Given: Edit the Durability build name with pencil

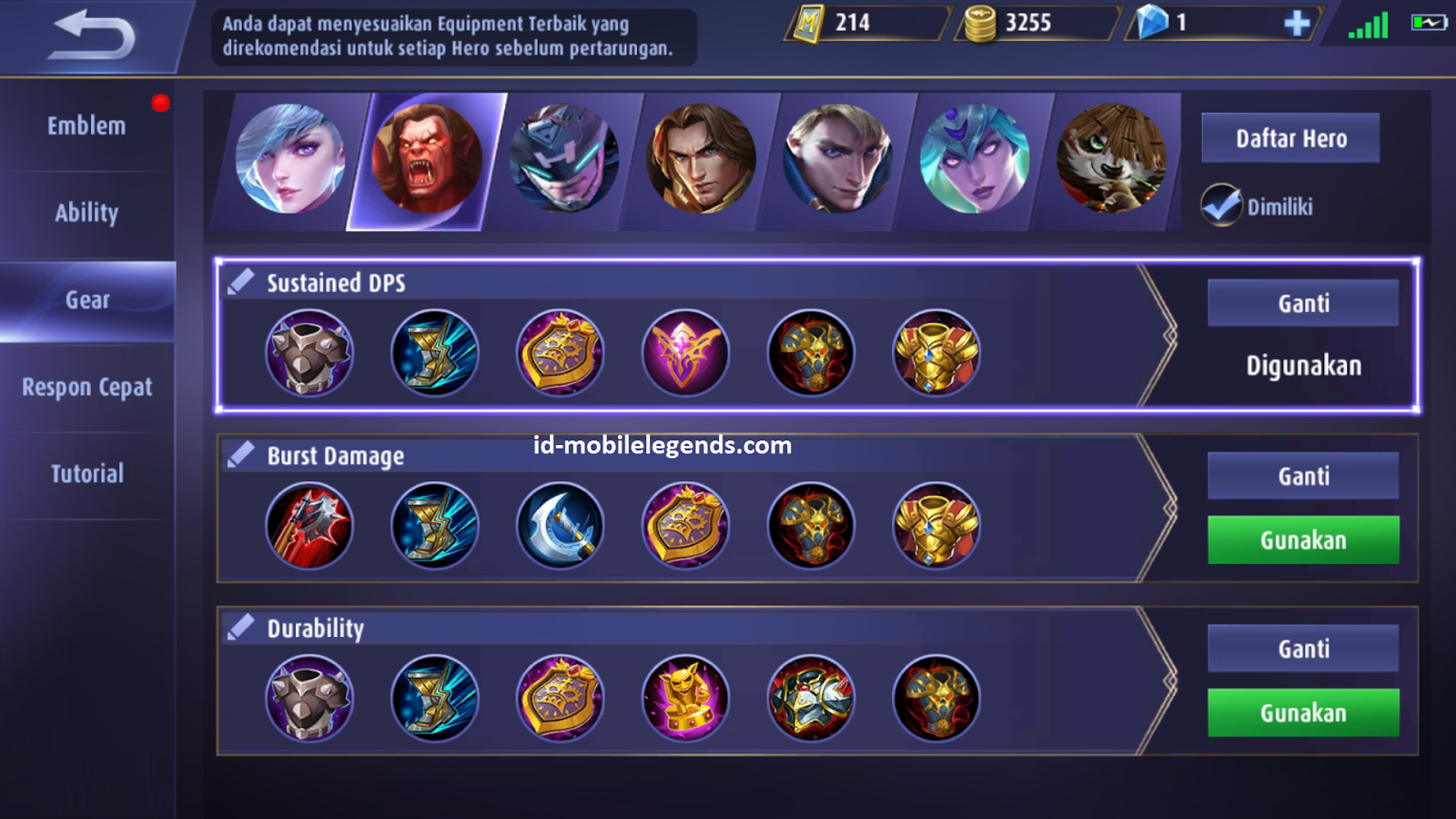Looking at the screenshot, I should 240,626.
